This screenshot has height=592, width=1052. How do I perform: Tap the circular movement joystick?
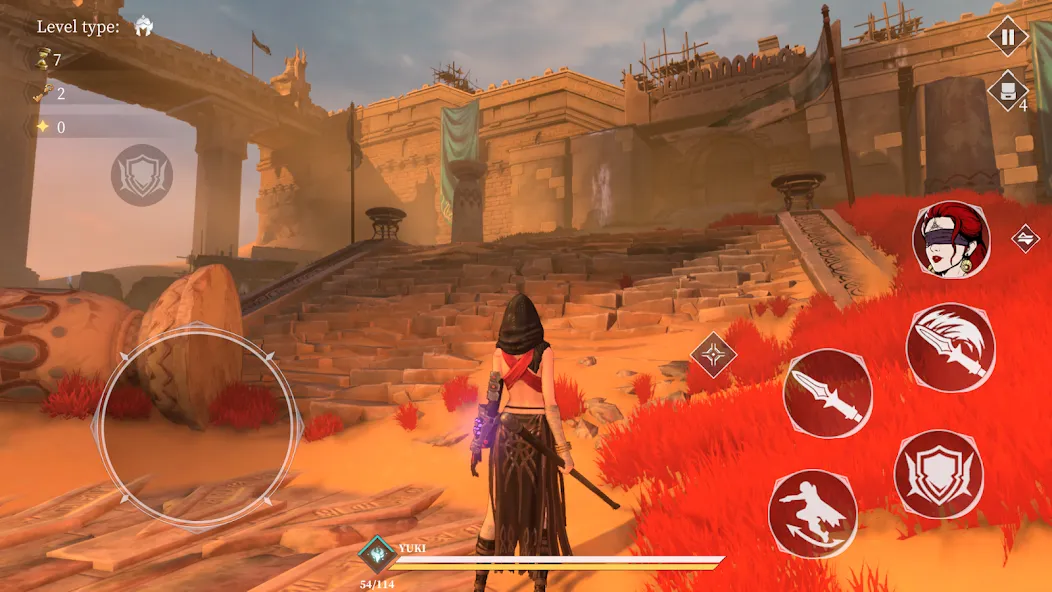click(197, 425)
